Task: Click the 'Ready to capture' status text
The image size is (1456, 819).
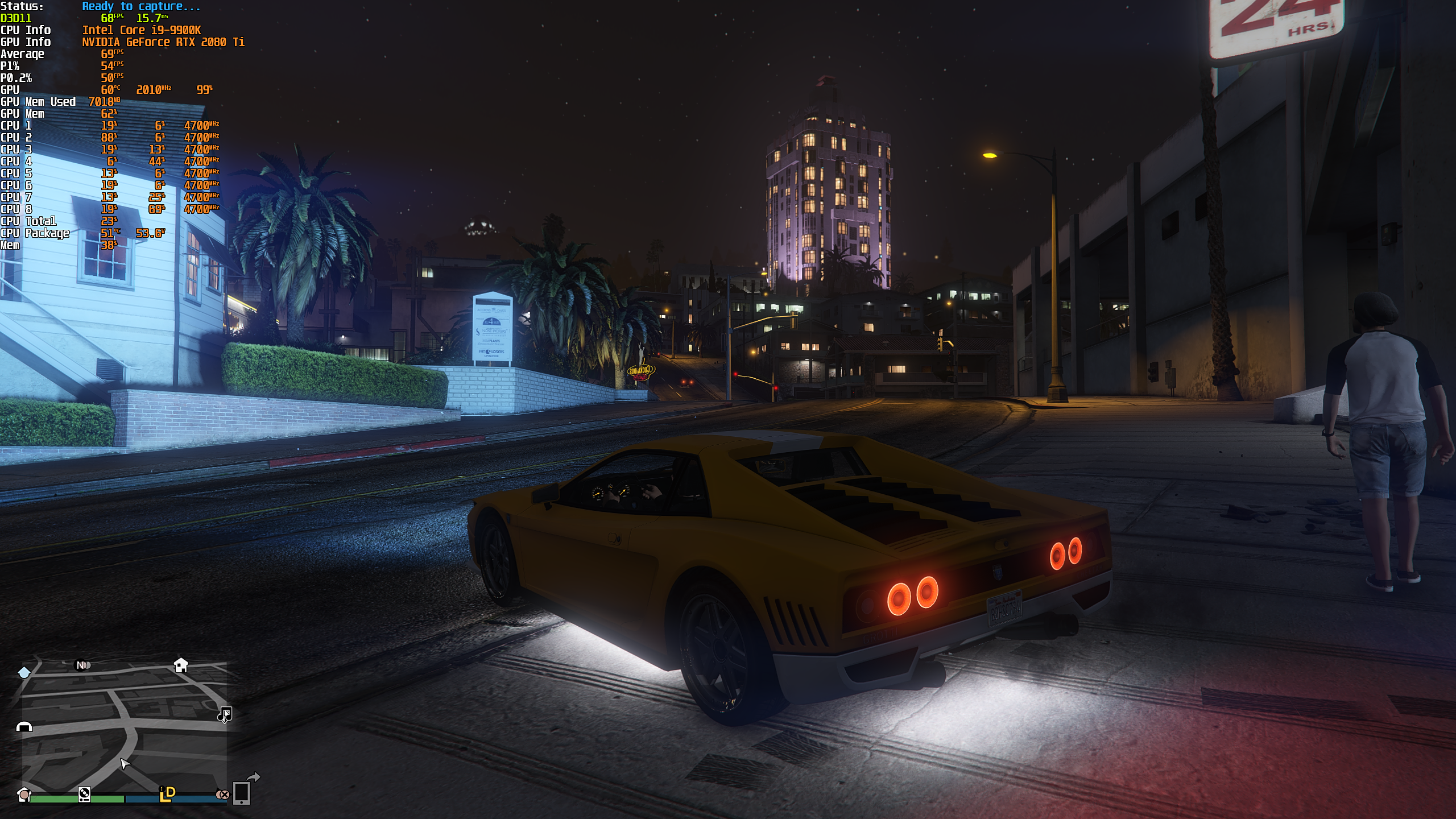Action: point(140,7)
